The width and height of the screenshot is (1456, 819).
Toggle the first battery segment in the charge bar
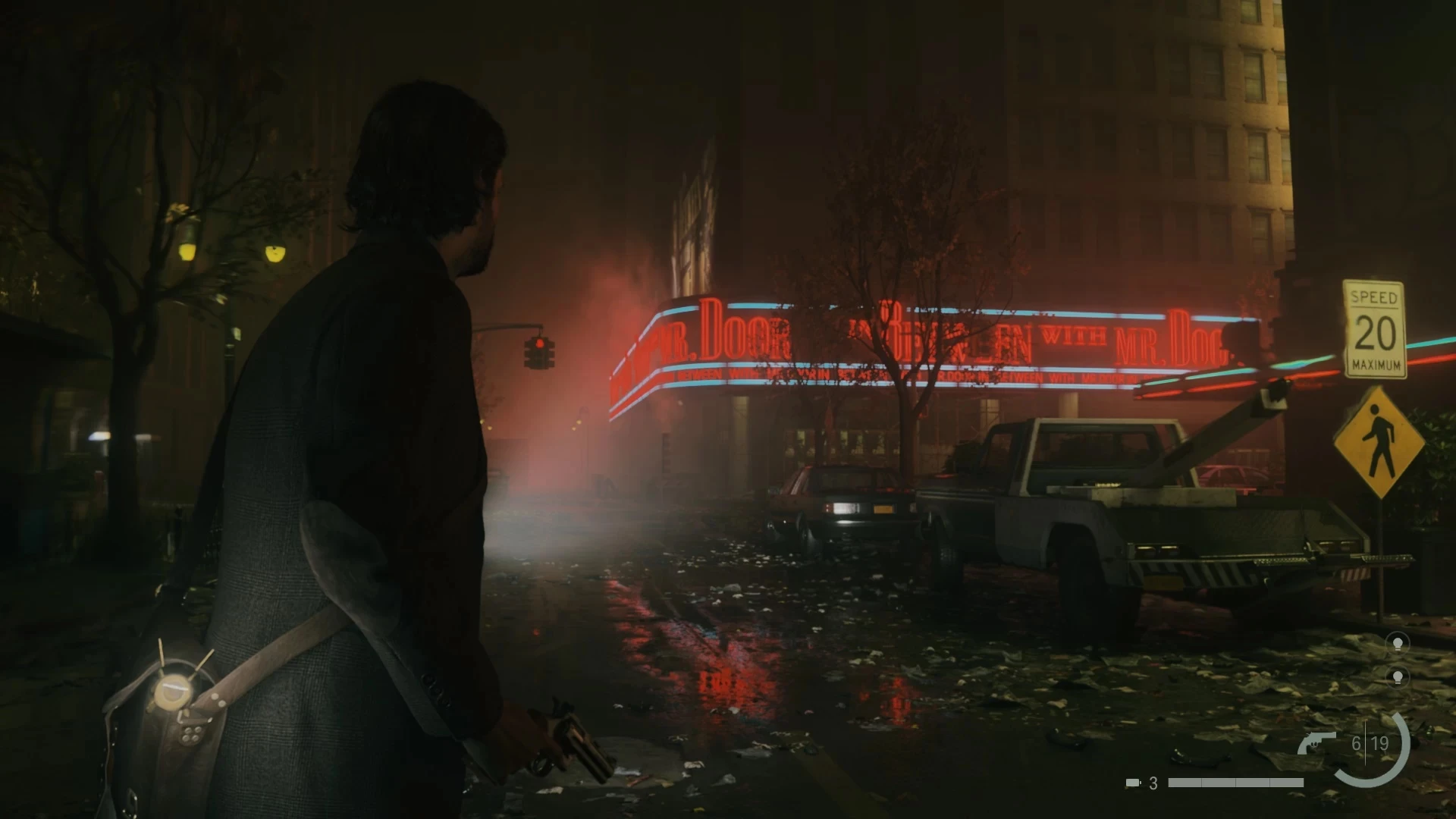(1185, 783)
